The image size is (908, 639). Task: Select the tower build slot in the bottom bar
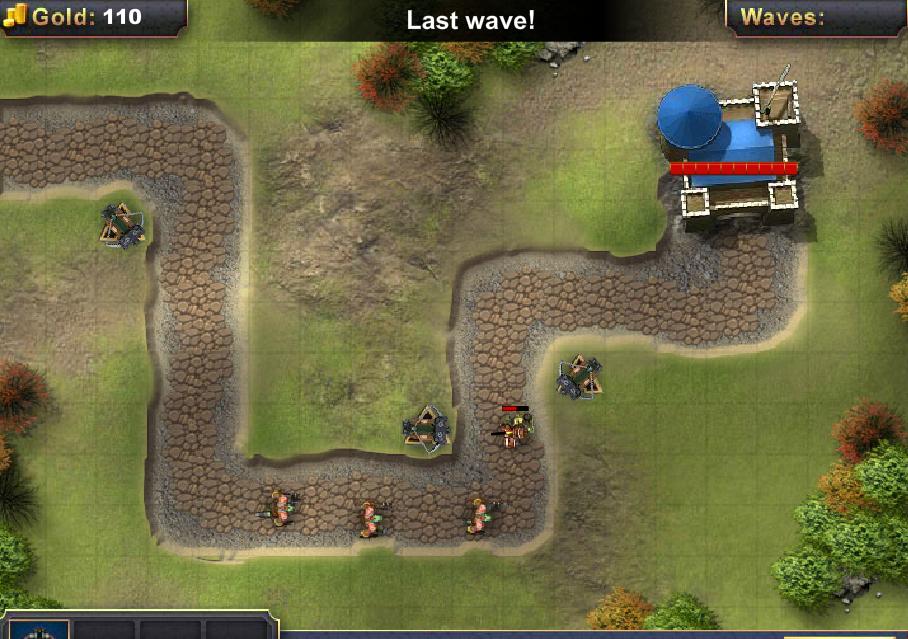39,630
